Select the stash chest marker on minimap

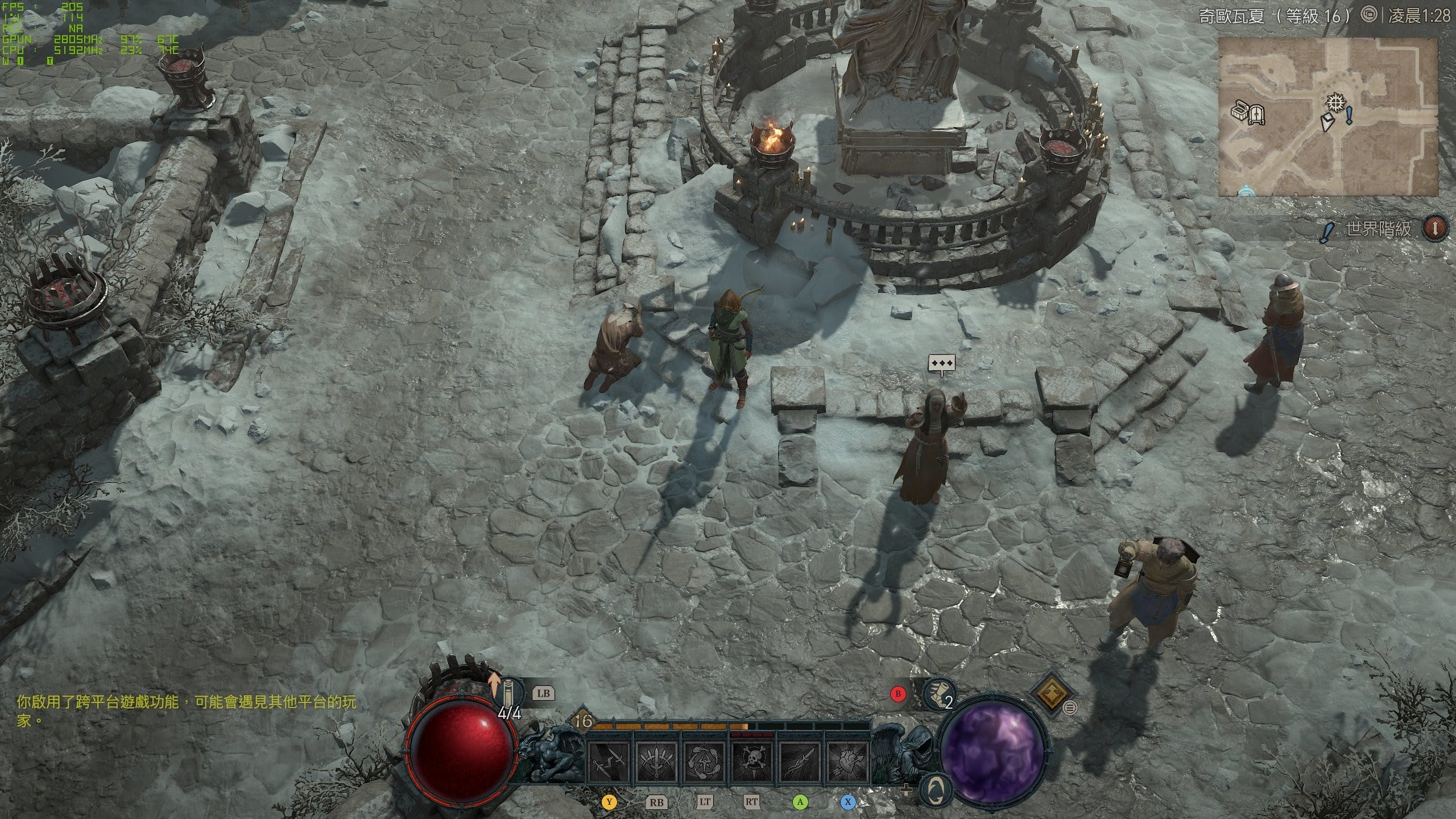coord(1240,111)
